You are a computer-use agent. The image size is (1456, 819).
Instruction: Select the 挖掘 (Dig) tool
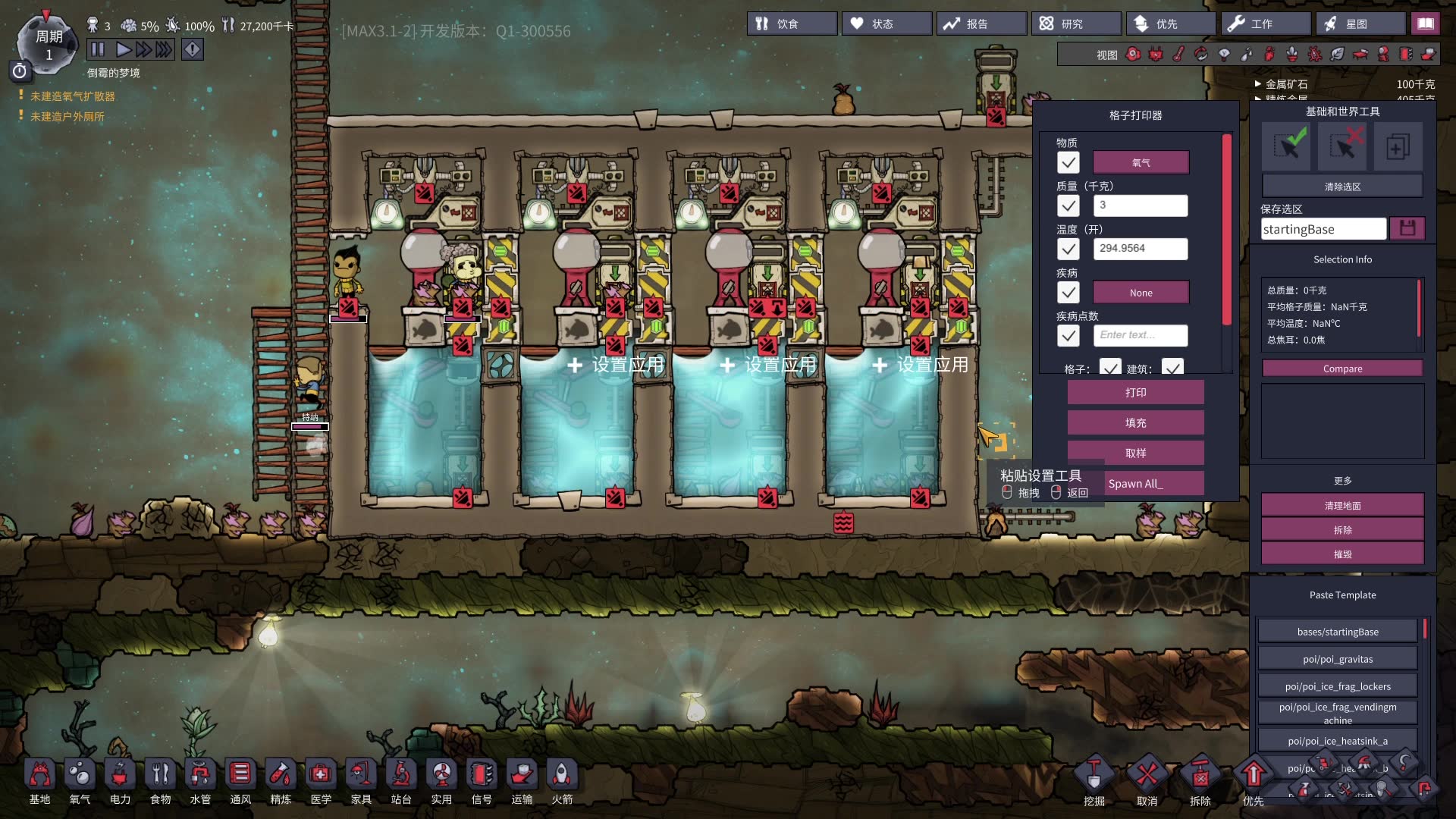(1094, 781)
